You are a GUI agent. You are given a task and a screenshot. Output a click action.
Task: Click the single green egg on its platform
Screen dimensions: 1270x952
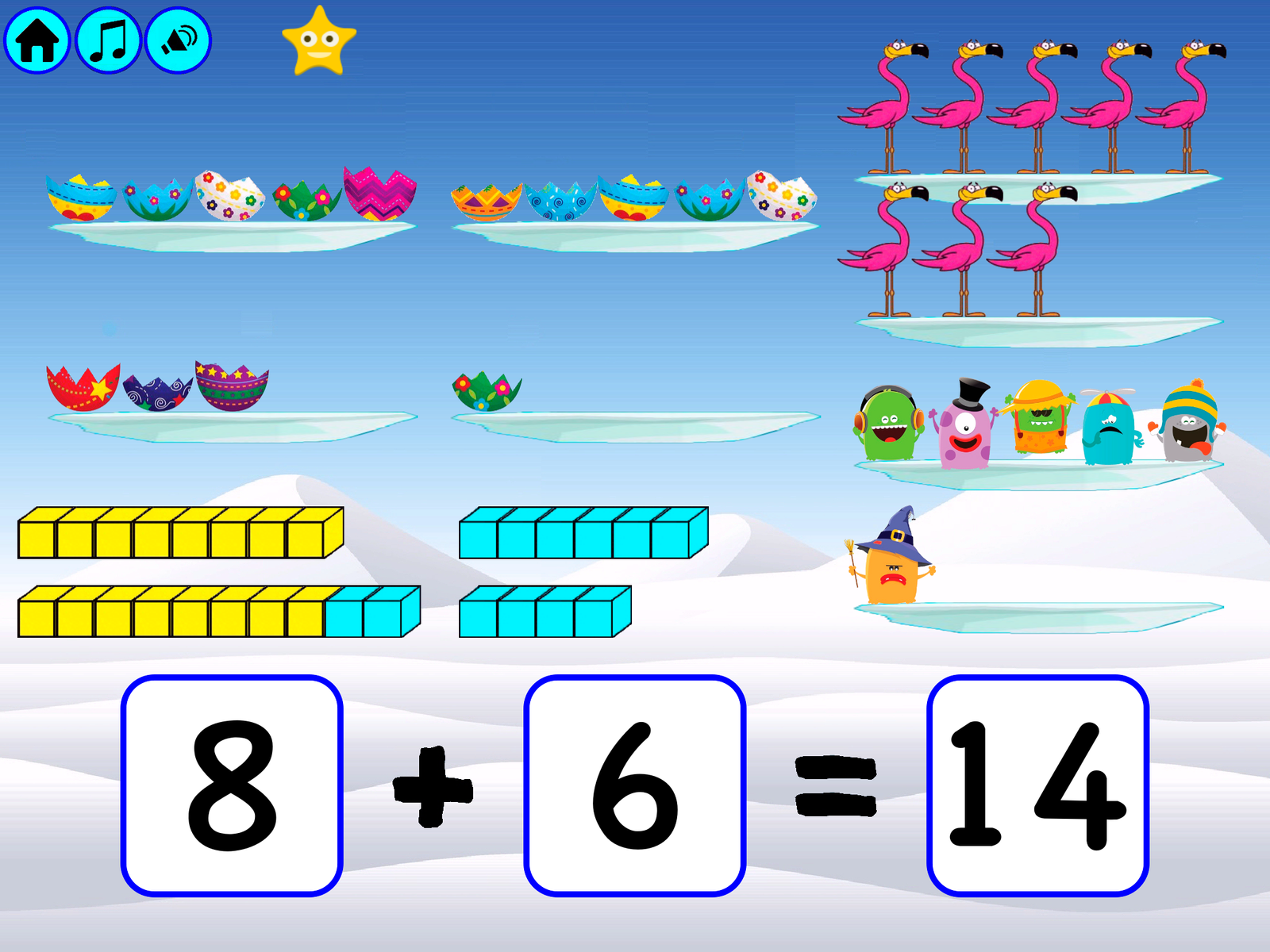click(486, 393)
